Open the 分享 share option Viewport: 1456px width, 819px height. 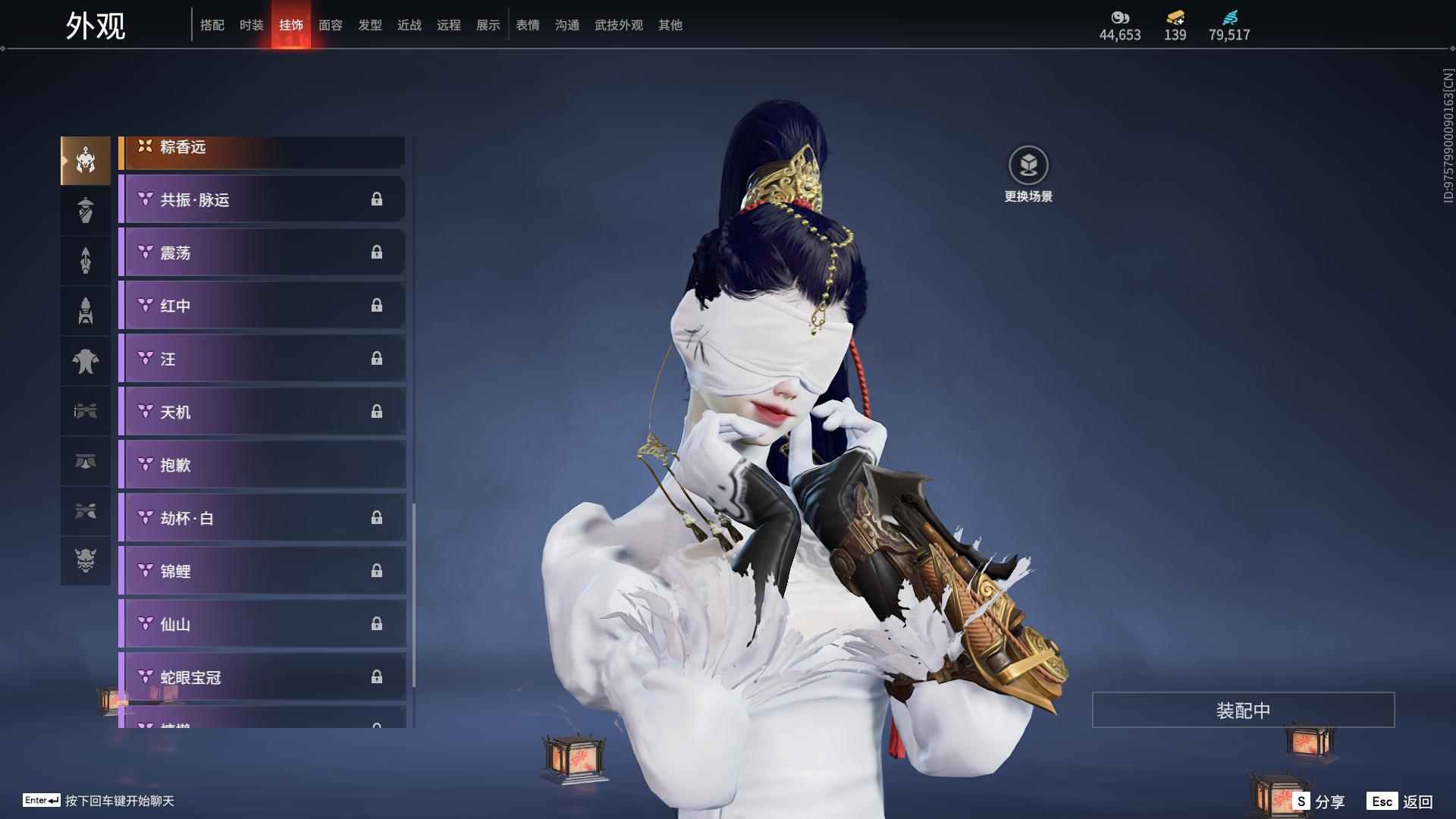(1320, 801)
